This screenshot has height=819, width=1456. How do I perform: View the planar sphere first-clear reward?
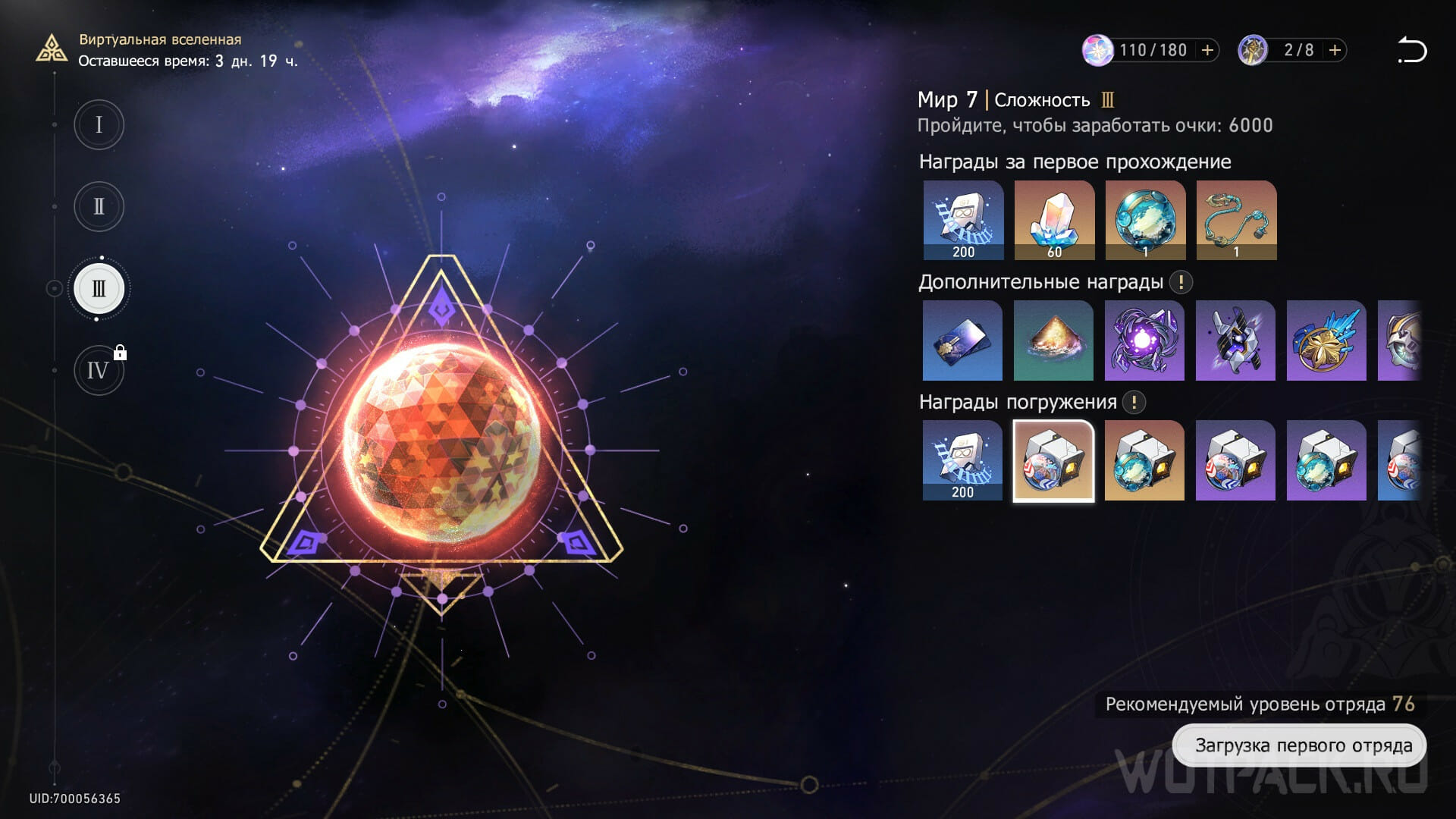[x=1145, y=220]
